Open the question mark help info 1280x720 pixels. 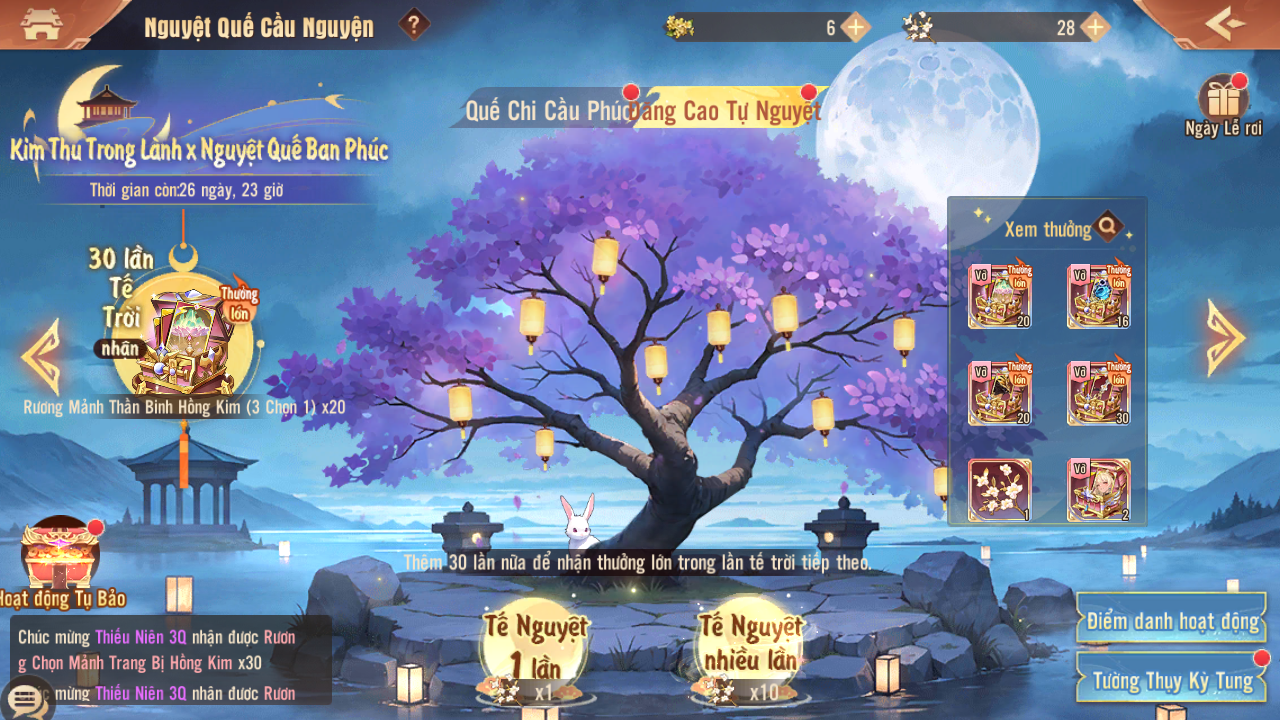tap(414, 24)
